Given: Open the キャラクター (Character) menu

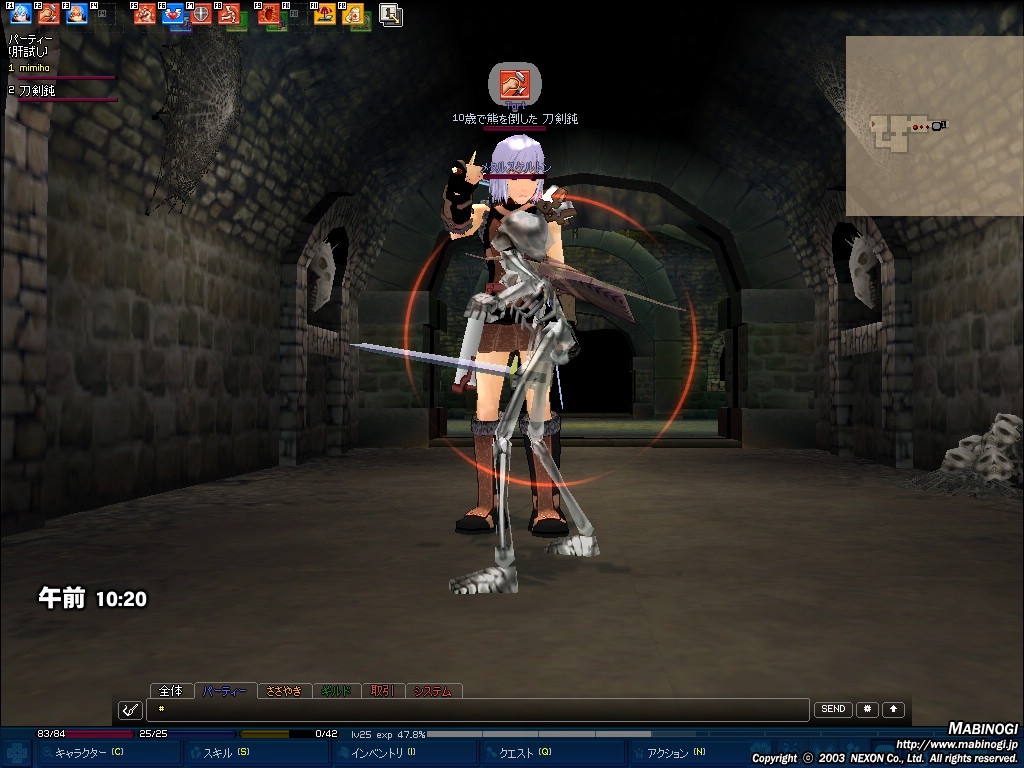Looking at the screenshot, I should (88, 752).
